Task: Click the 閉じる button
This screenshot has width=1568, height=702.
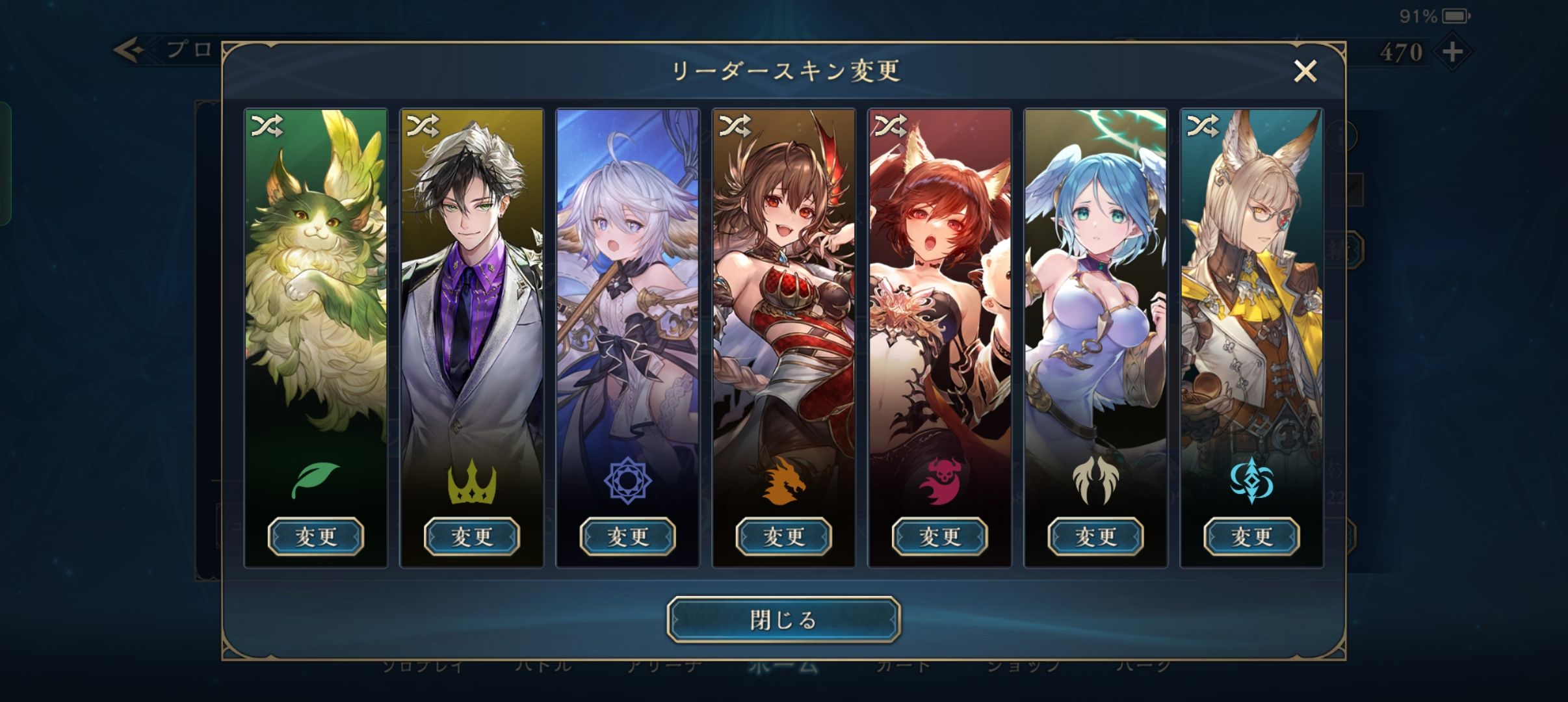Action: click(783, 619)
